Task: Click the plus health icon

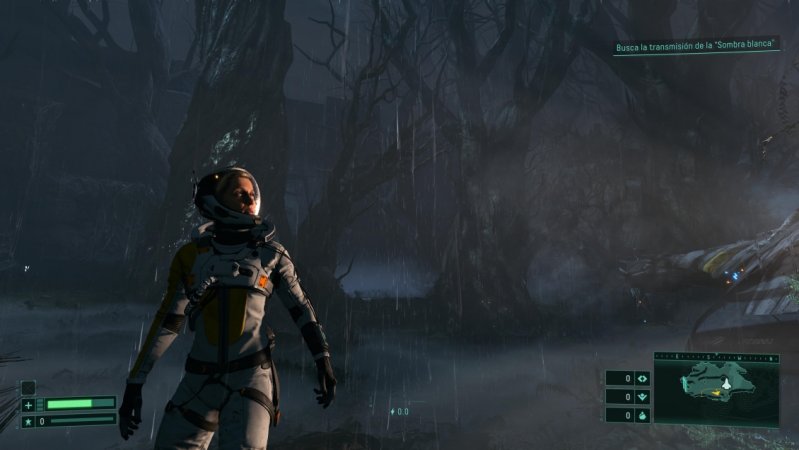Action: point(28,405)
